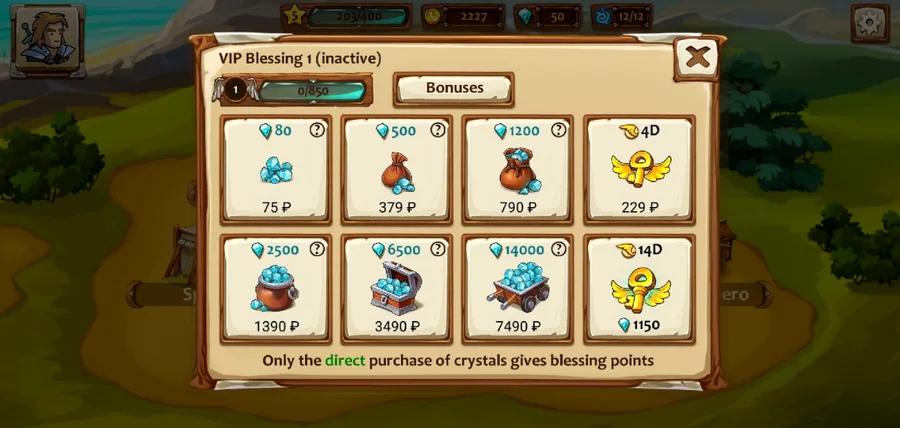Select the 1200 crystals sack offer
This screenshot has height=428, width=900.
(517, 169)
